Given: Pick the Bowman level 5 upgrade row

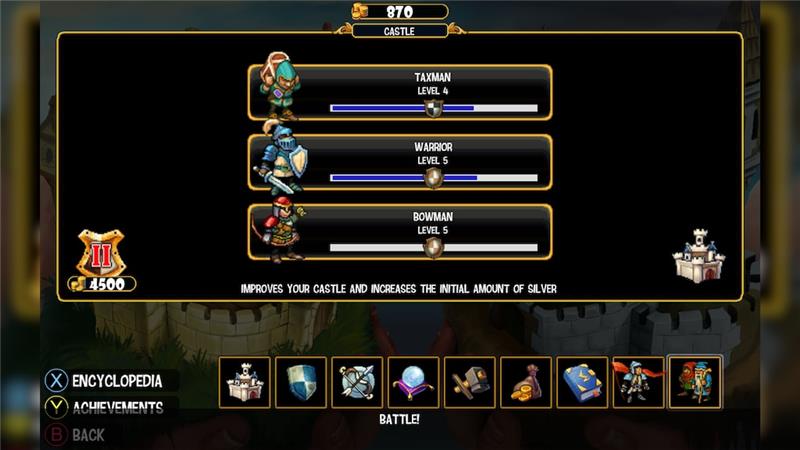Looking at the screenshot, I should pos(400,232).
